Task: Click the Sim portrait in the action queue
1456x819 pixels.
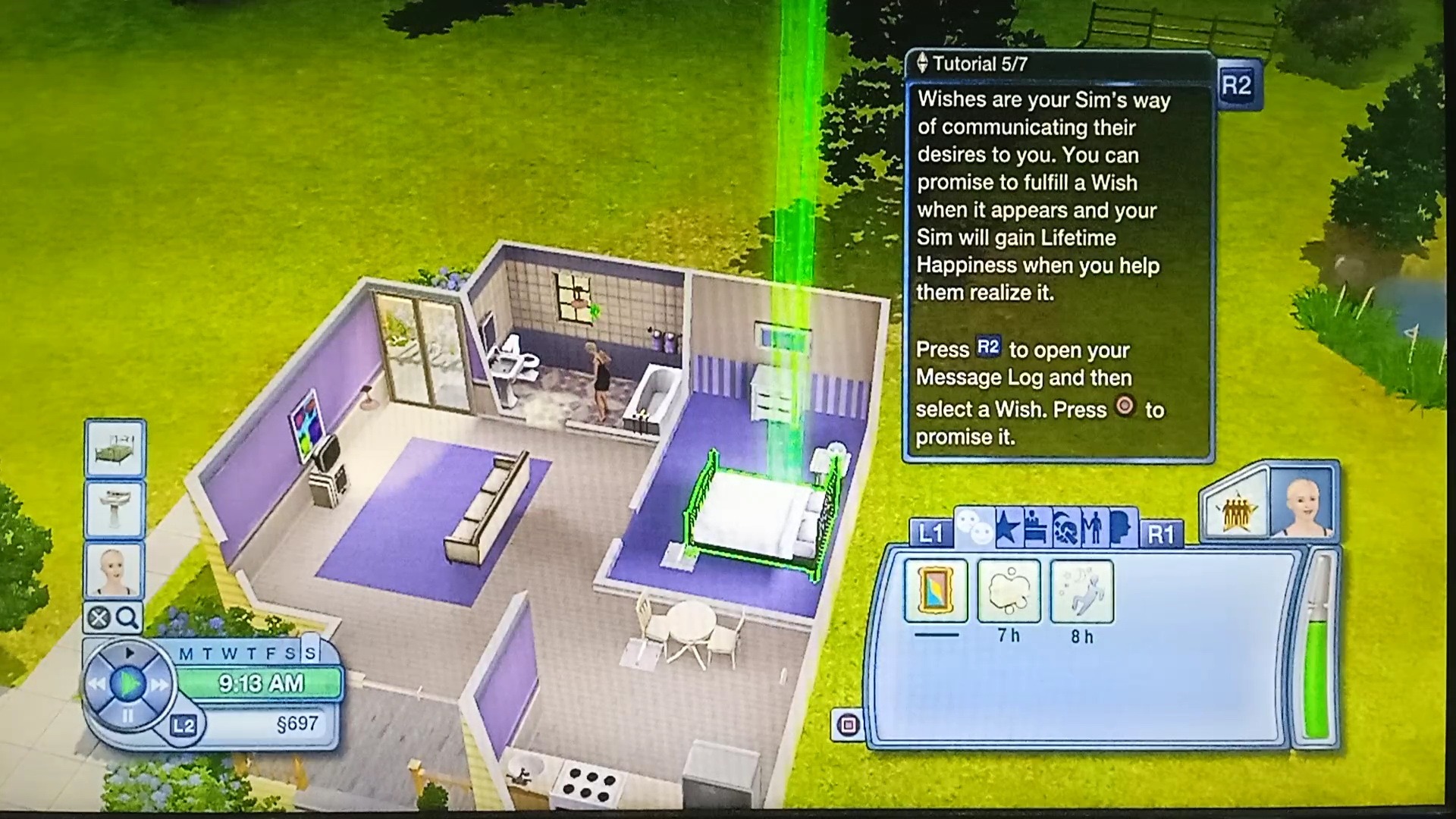Action: click(x=115, y=570)
